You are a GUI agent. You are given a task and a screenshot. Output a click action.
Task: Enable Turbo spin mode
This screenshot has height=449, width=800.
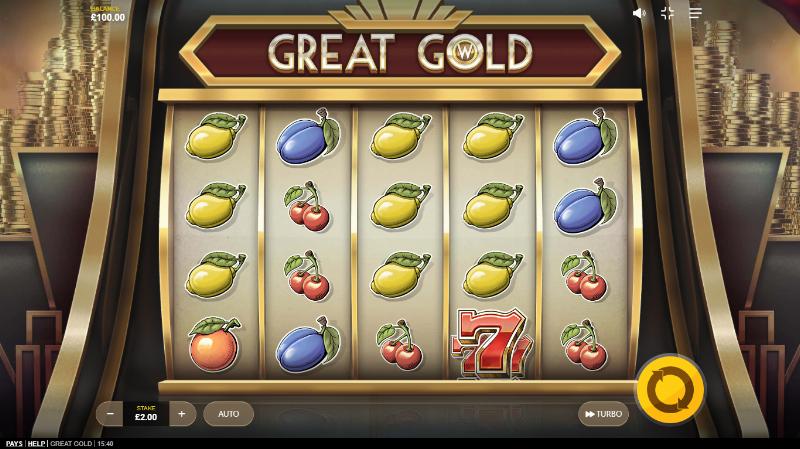click(603, 414)
